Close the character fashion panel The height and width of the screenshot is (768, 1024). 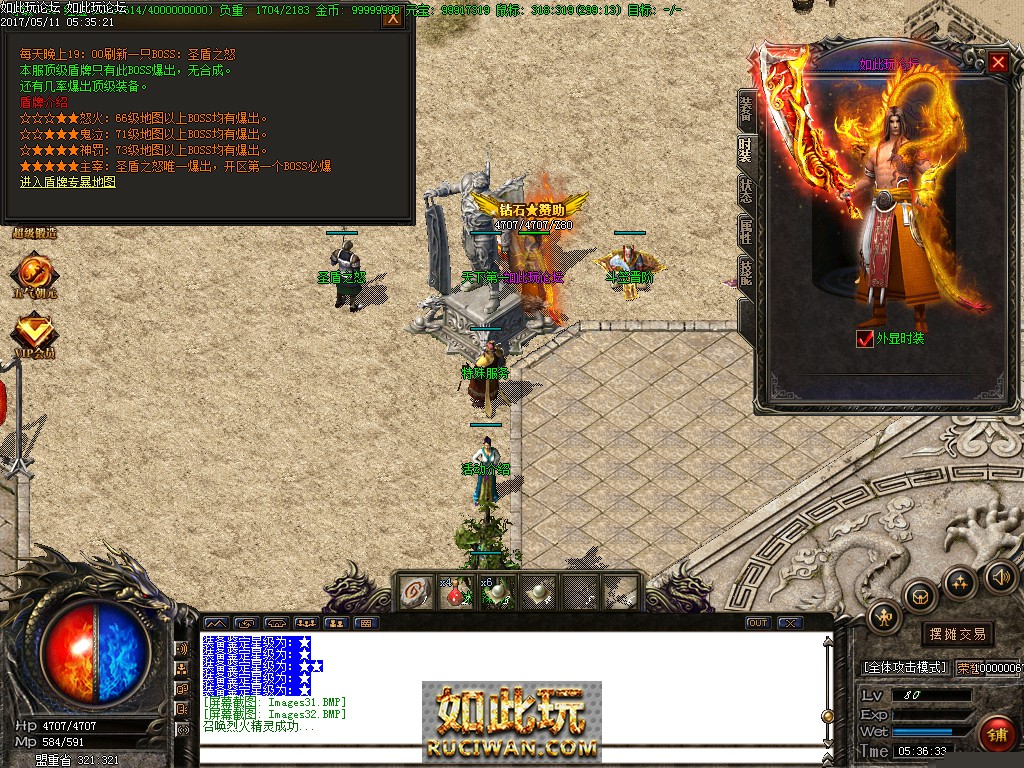(x=998, y=63)
